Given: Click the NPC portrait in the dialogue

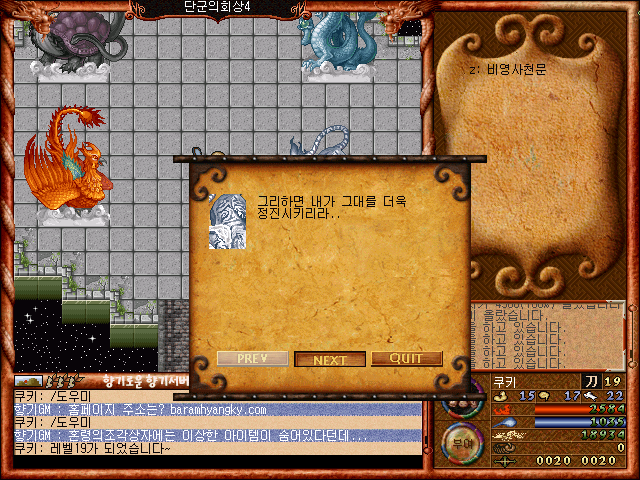Looking at the screenshot, I should point(228,221).
